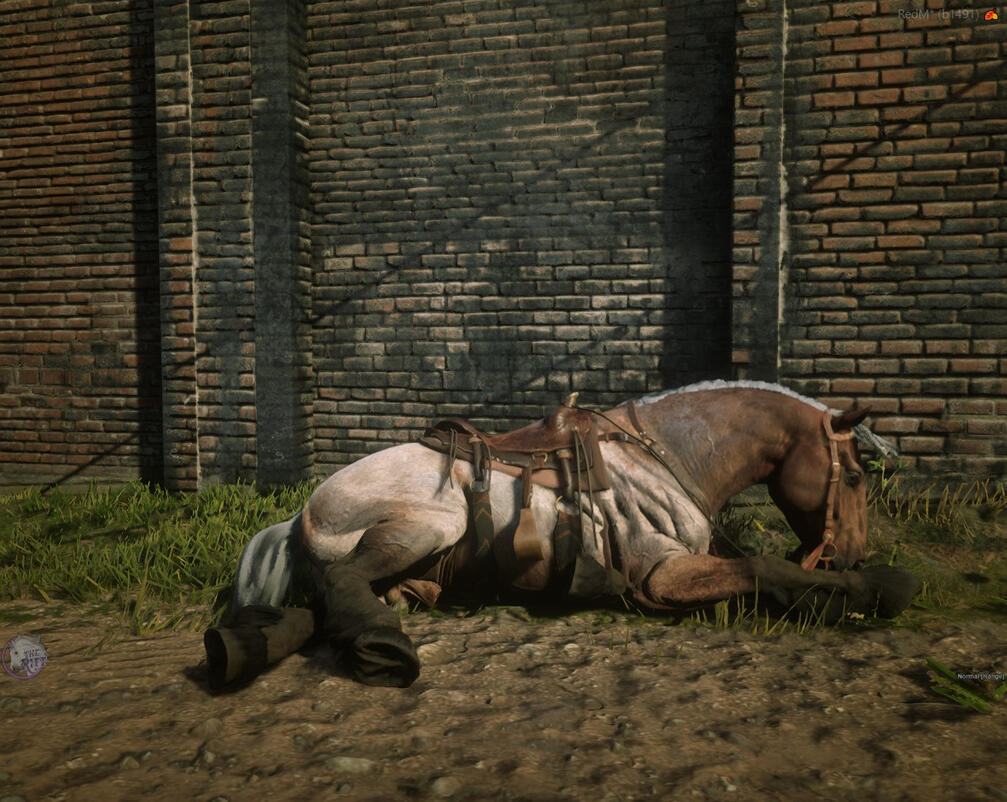Click the RedM overlay icon
The image size is (1007, 802).
pyautogui.click(x=991, y=15)
